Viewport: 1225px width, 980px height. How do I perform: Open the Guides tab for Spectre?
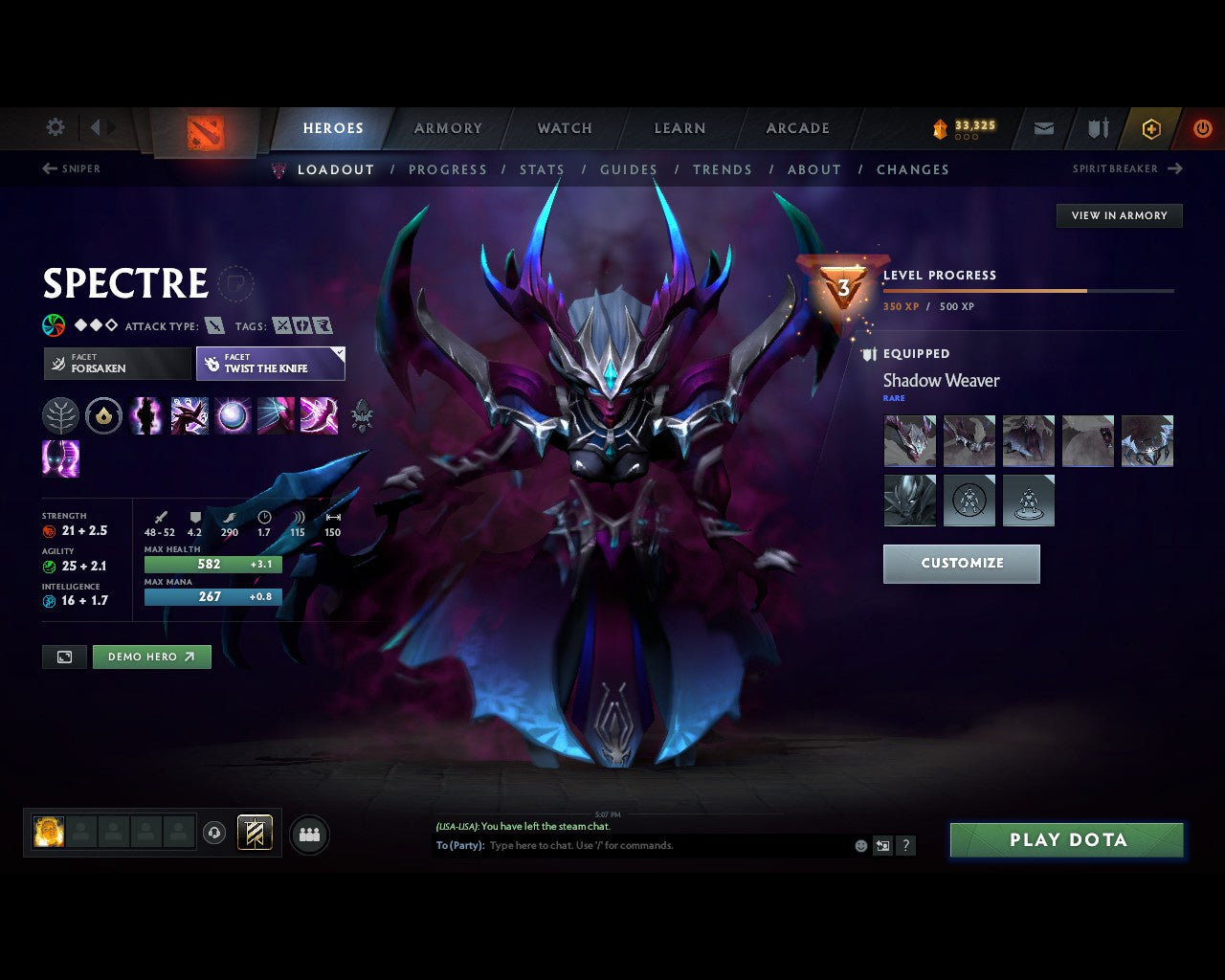(628, 169)
